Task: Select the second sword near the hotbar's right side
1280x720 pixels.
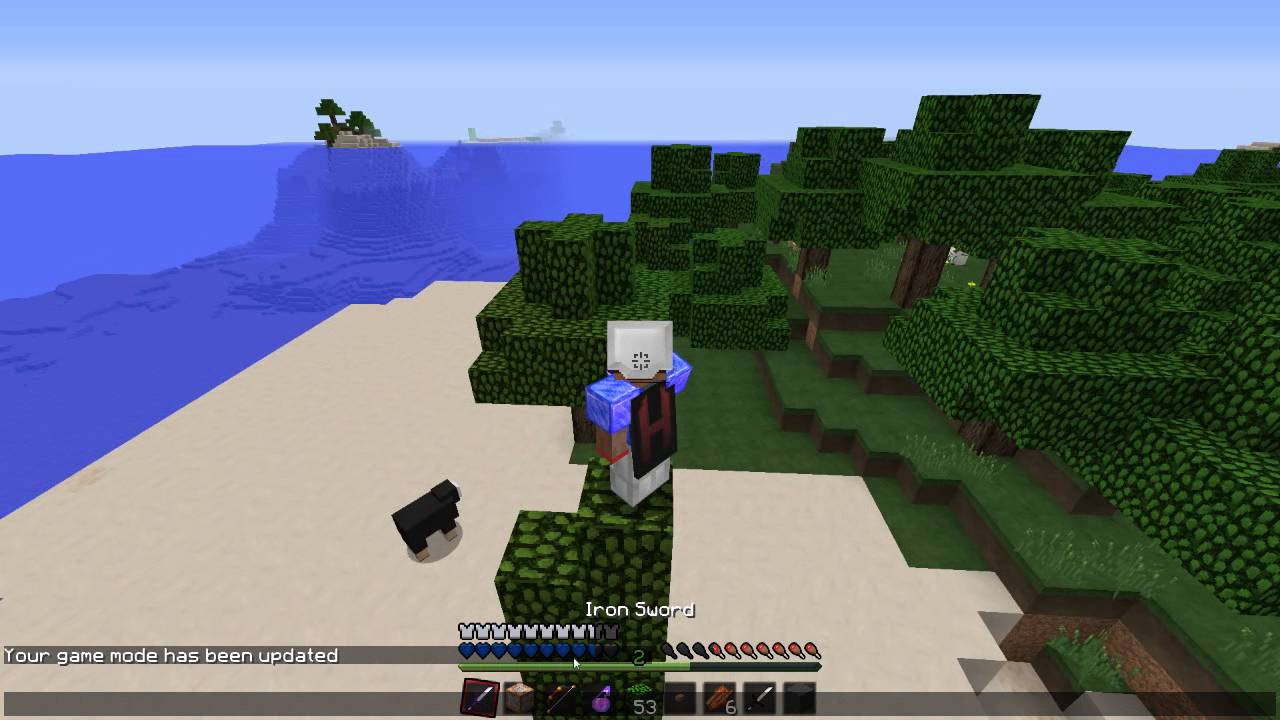Action: [x=758, y=695]
